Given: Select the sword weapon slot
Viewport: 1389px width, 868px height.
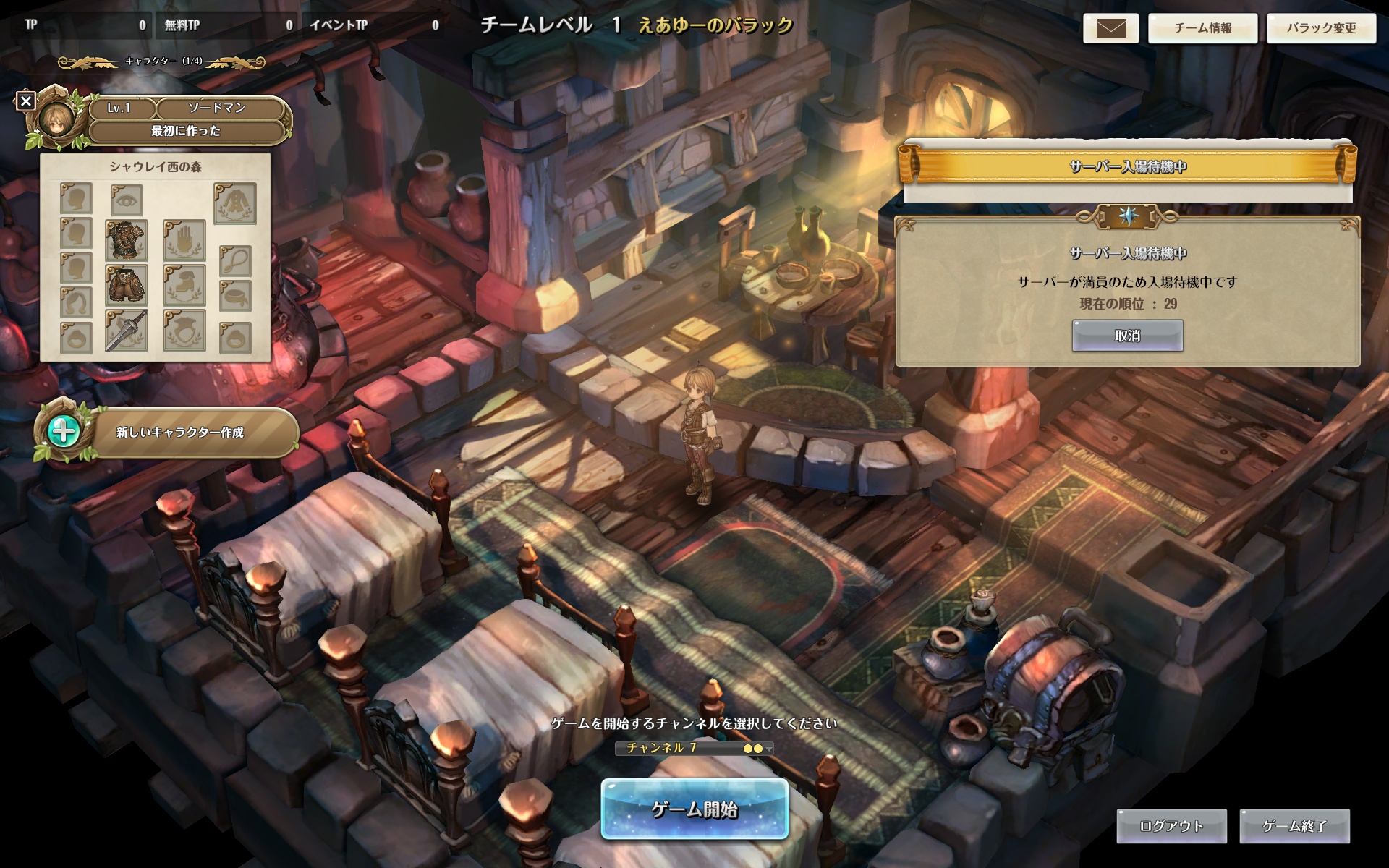Looking at the screenshot, I should click(127, 331).
